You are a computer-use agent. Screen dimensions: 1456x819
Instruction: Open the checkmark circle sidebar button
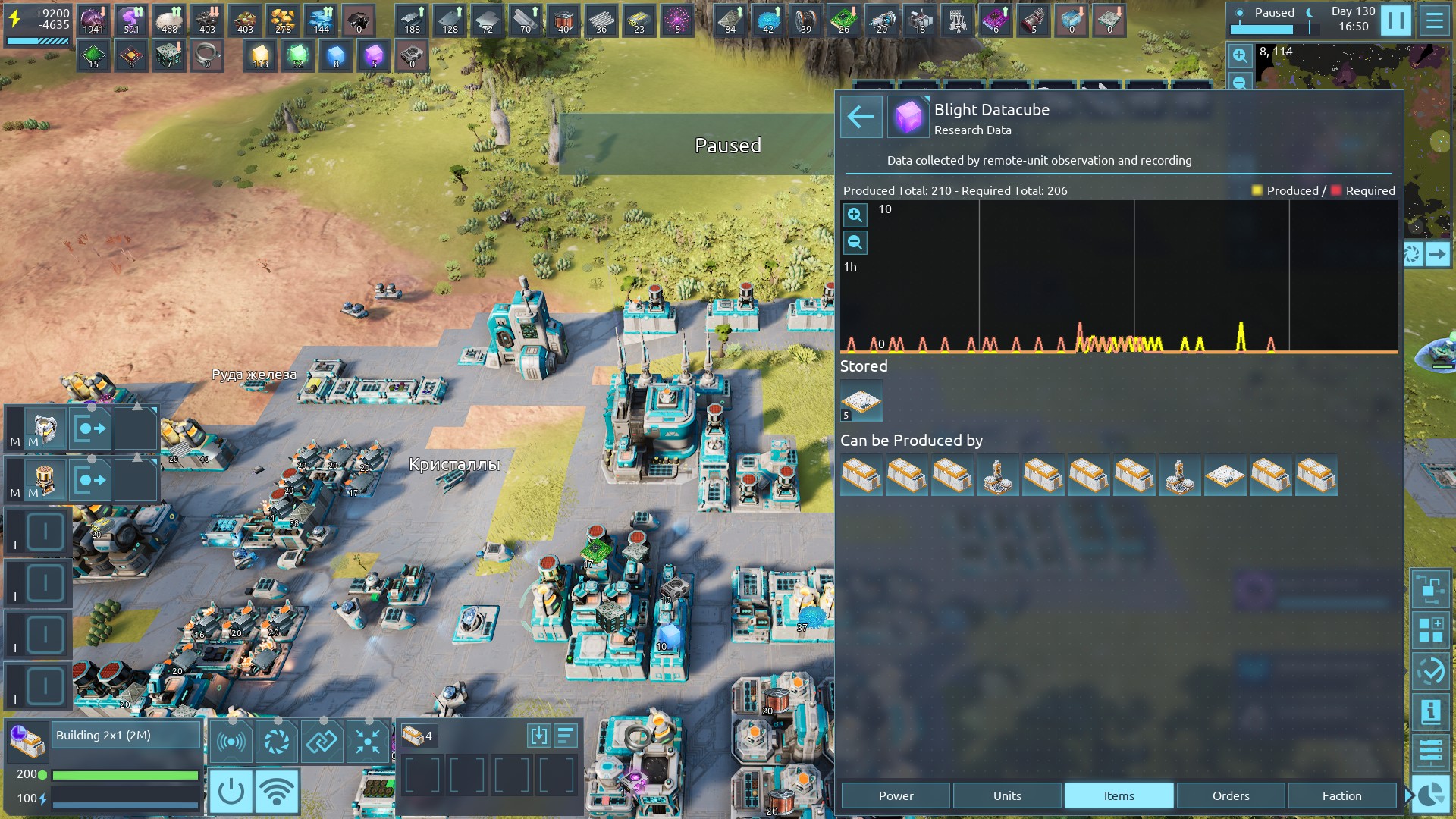tap(1430, 671)
